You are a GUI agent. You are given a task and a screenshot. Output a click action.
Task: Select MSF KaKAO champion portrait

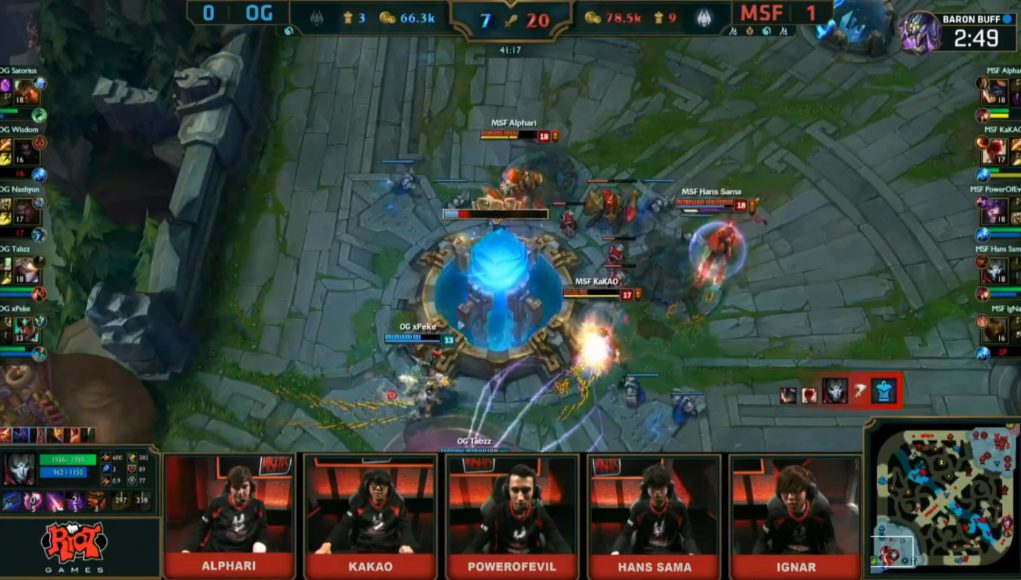(x=996, y=152)
